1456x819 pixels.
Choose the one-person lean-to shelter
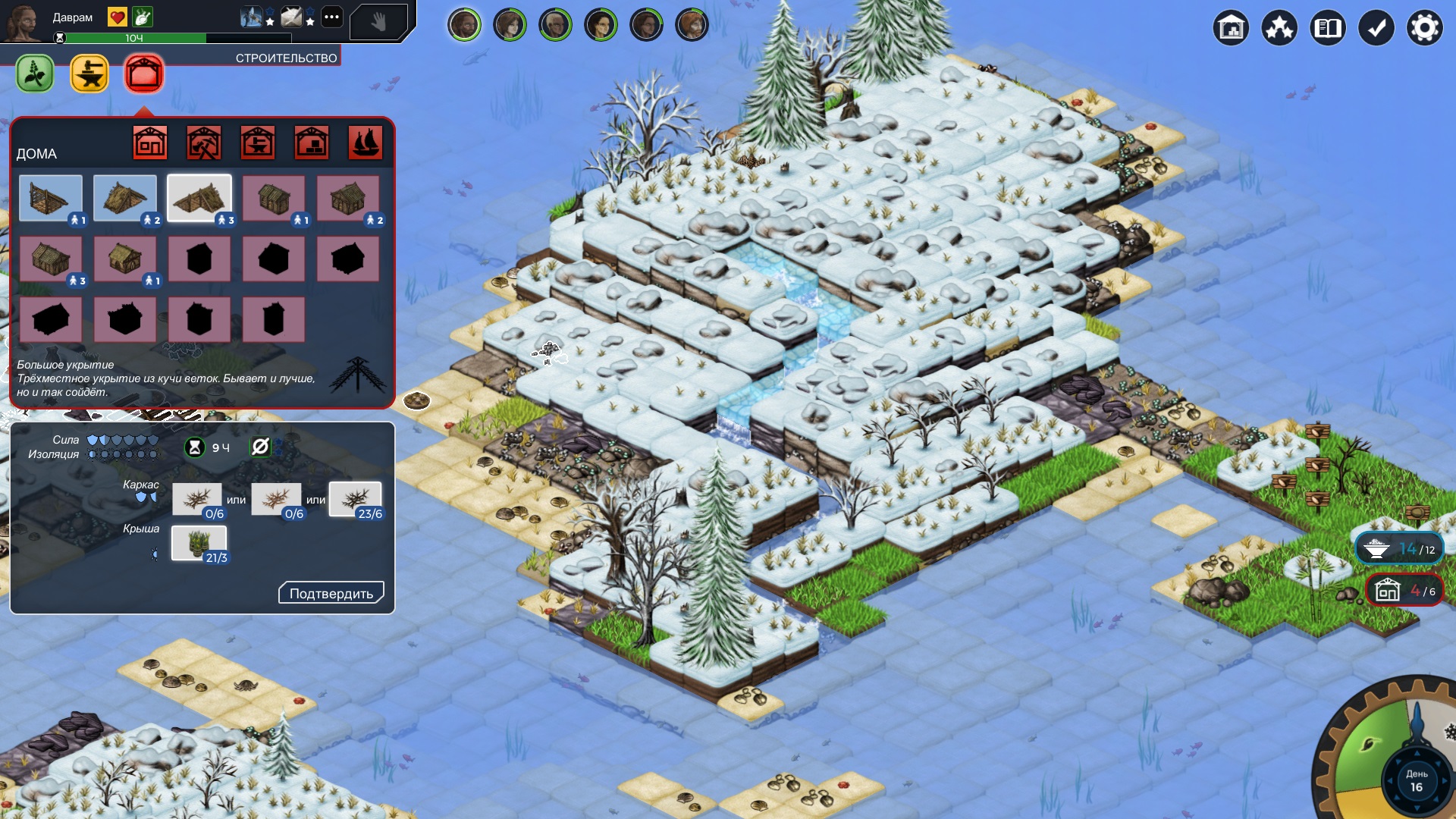click(51, 199)
